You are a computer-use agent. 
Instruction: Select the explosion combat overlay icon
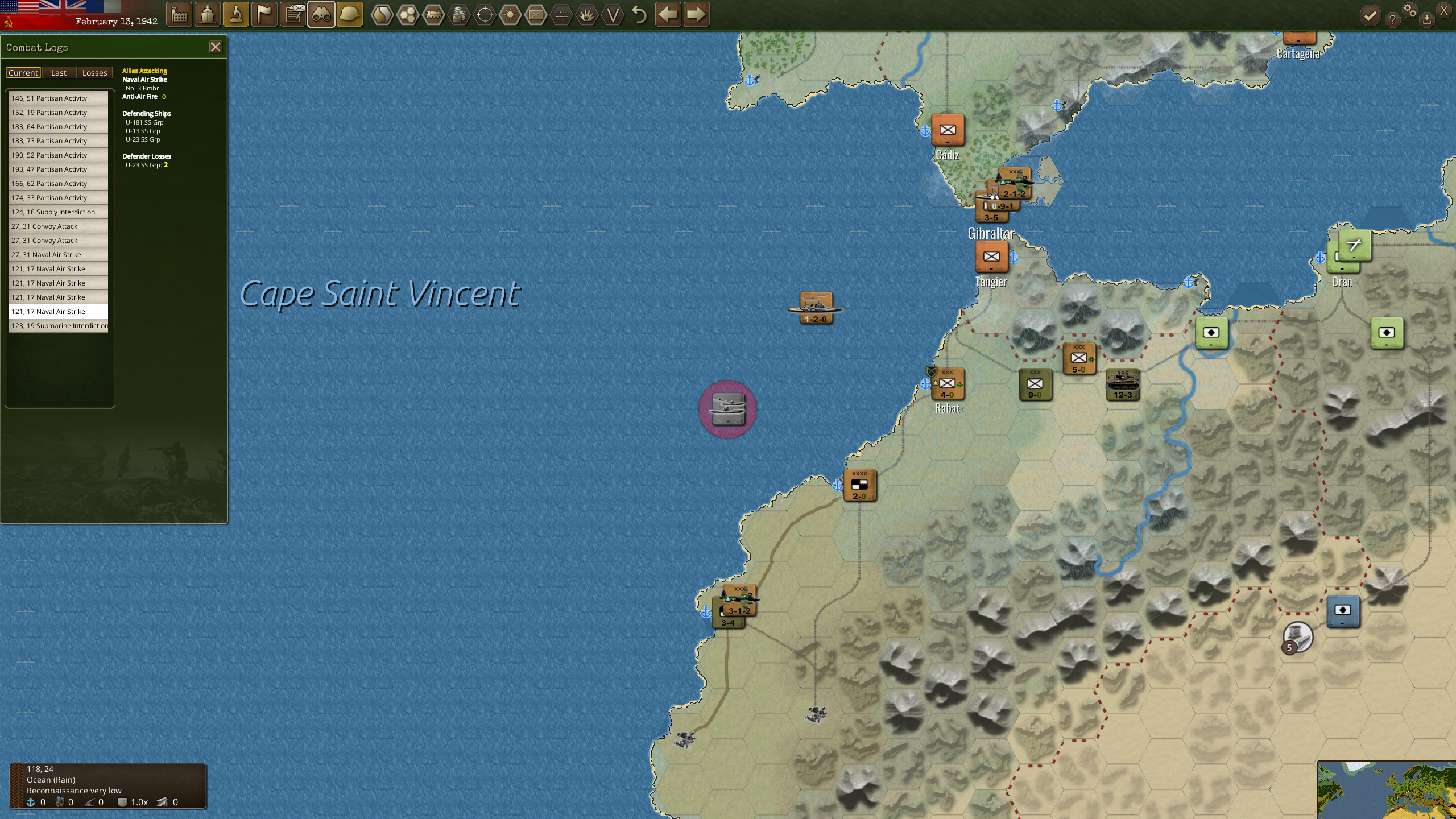[586, 15]
